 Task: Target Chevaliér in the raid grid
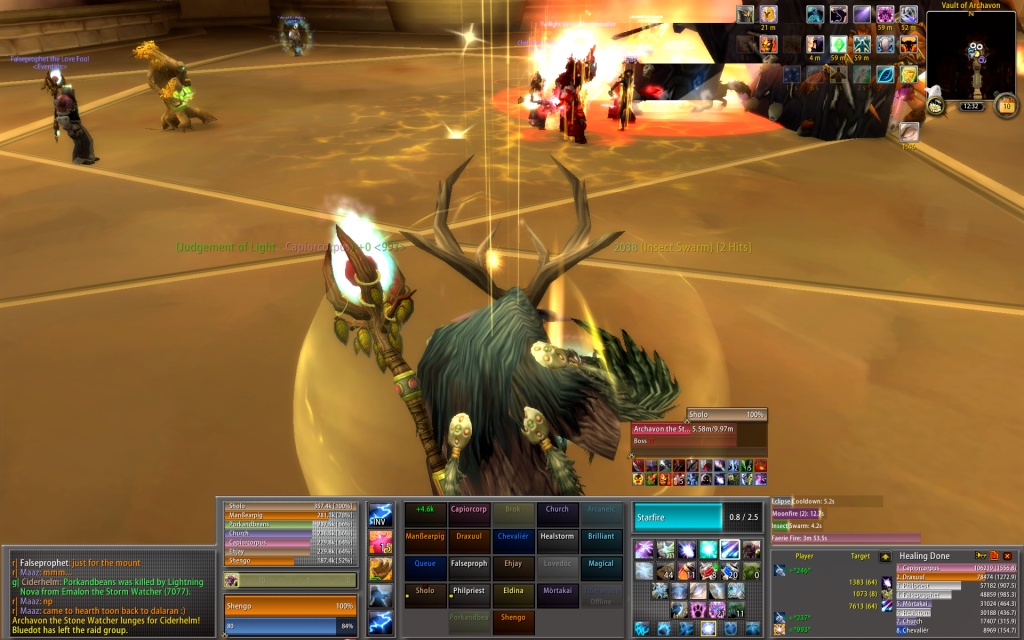[513, 537]
